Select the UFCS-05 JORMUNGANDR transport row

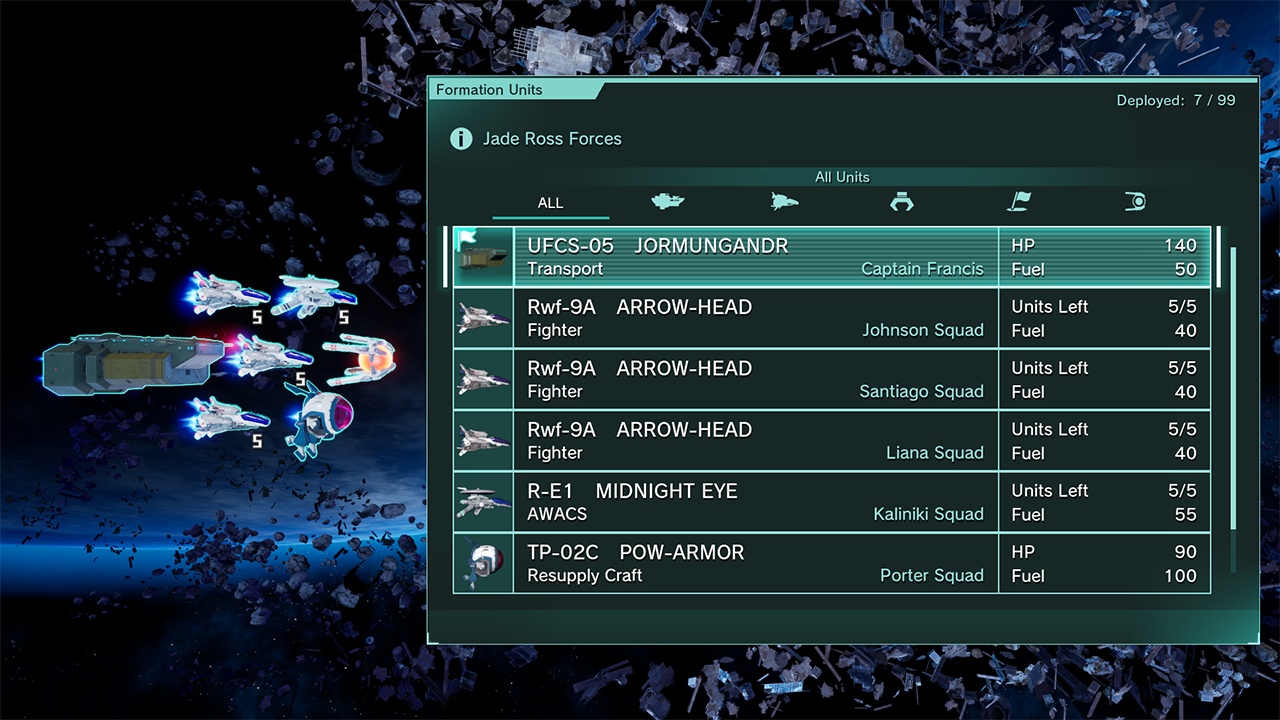pyautogui.click(x=830, y=257)
